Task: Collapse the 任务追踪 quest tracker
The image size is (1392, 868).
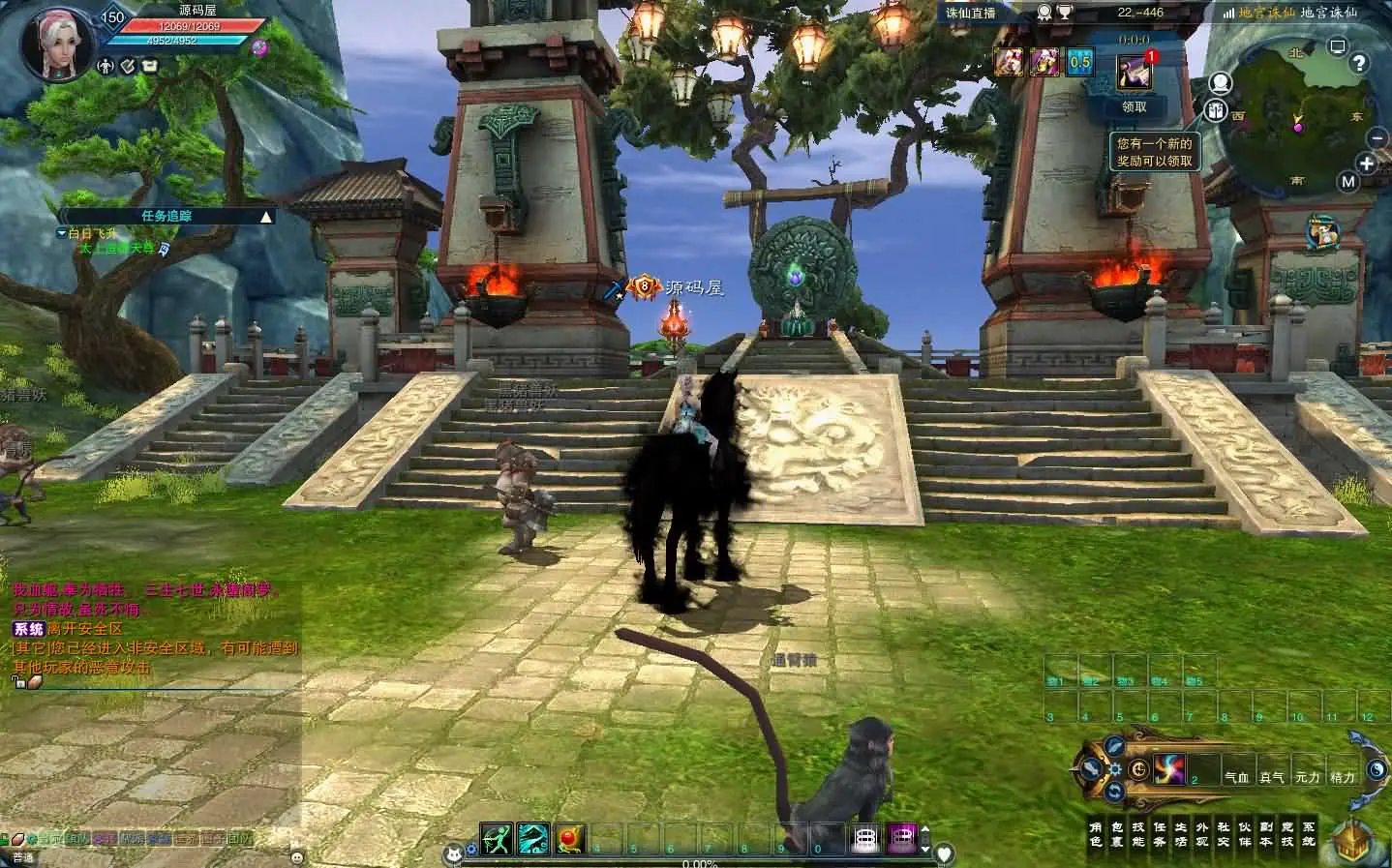Action: click(x=266, y=217)
